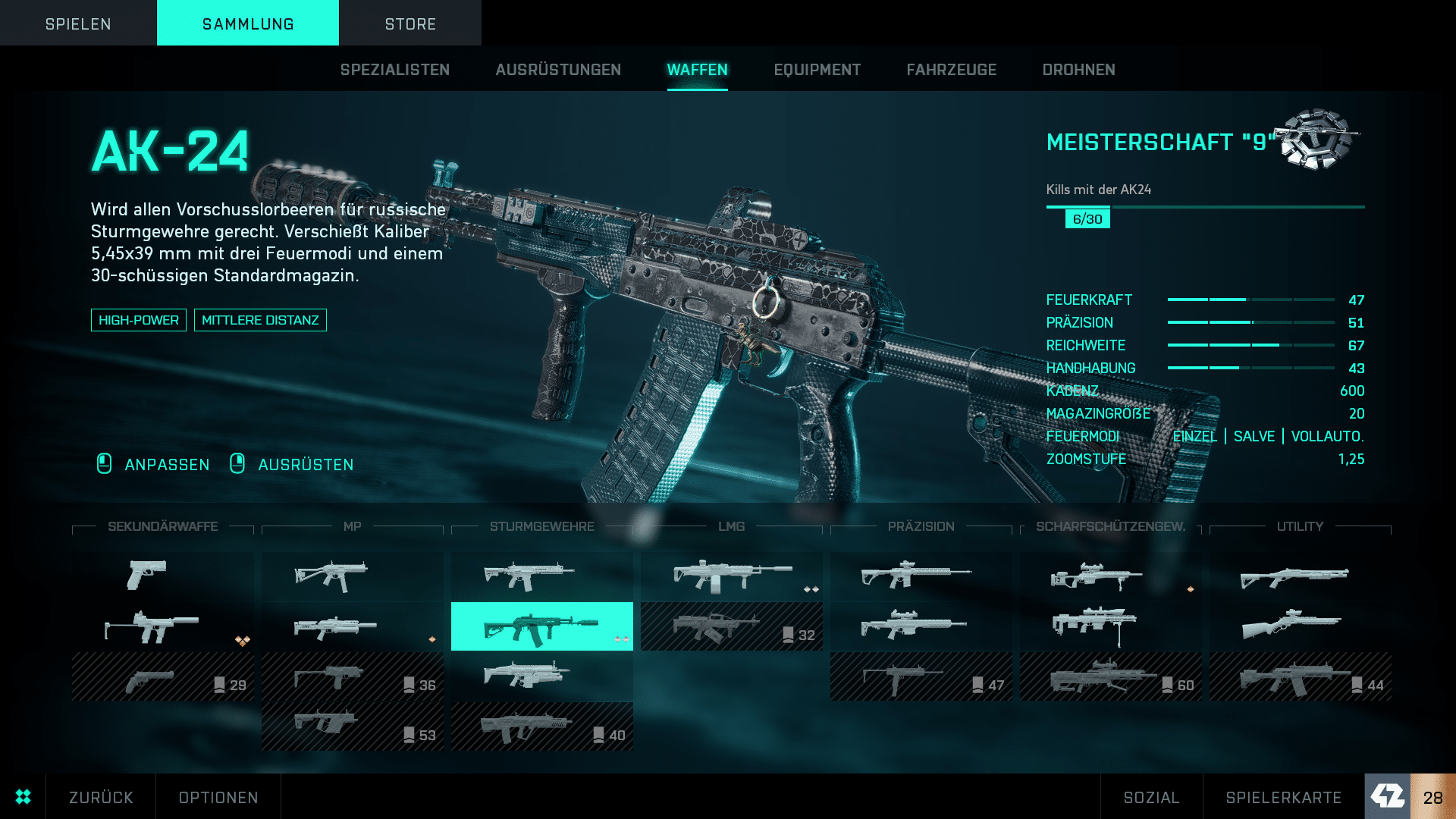Open the STORE tab
This screenshot has height=819, width=1456.
[410, 24]
